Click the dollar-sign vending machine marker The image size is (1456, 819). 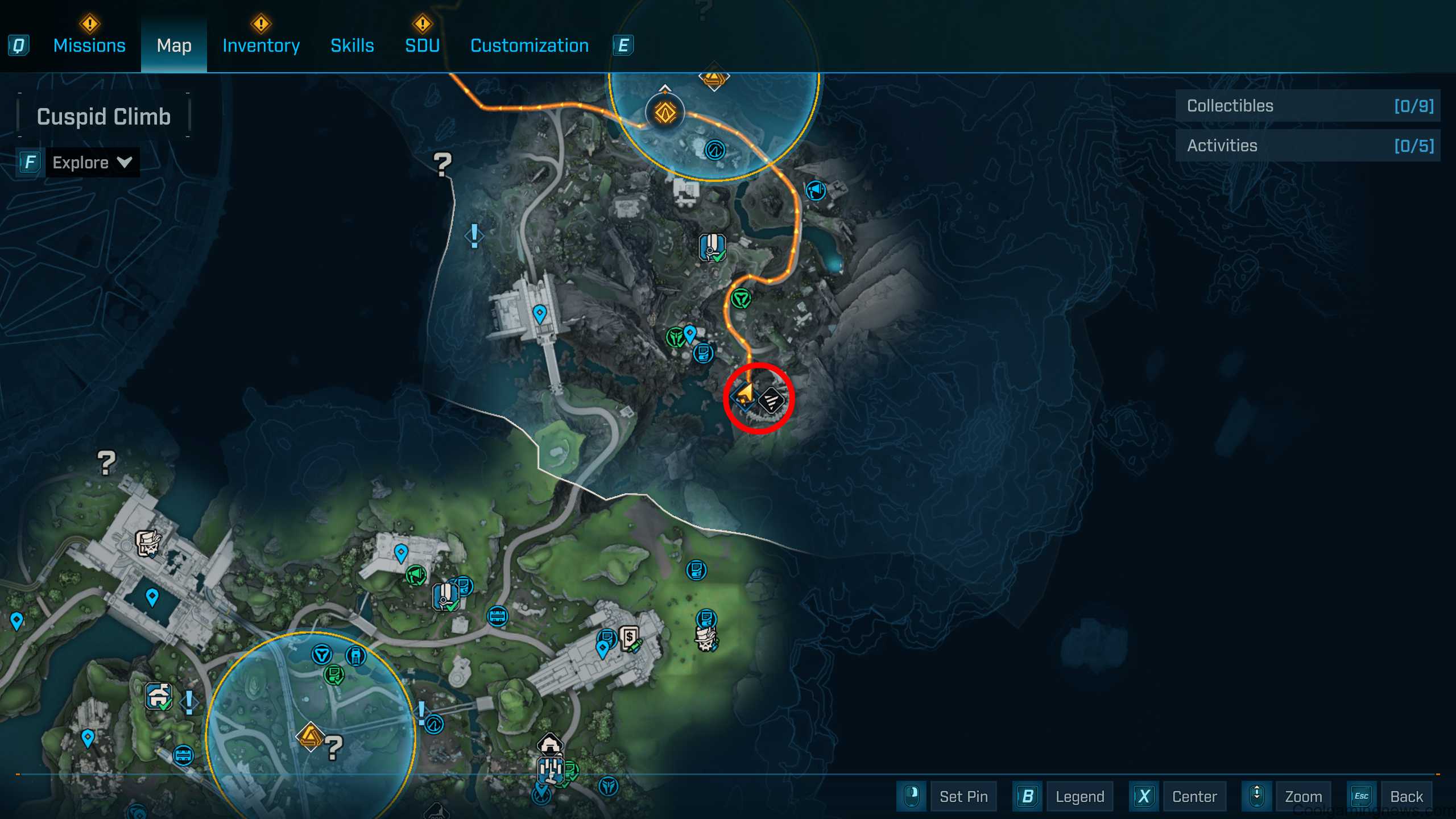(630, 639)
